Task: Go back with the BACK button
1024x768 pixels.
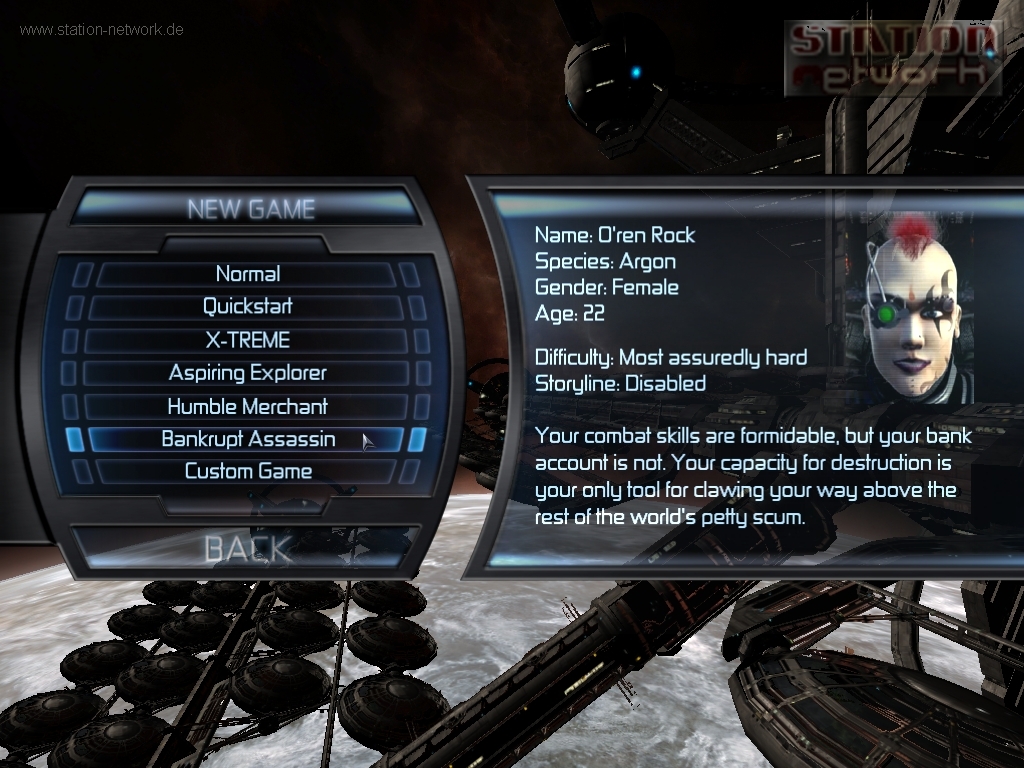Action: pyautogui.click(x=248, y=548)
